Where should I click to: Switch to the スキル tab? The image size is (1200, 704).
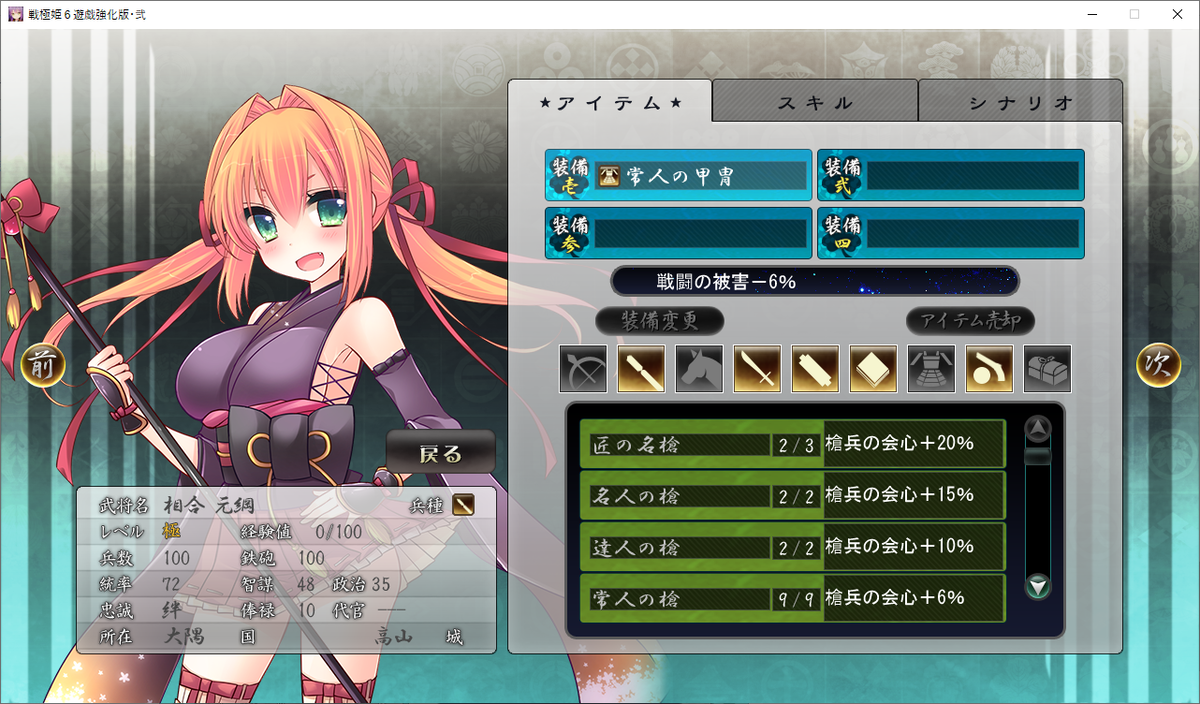814,102
